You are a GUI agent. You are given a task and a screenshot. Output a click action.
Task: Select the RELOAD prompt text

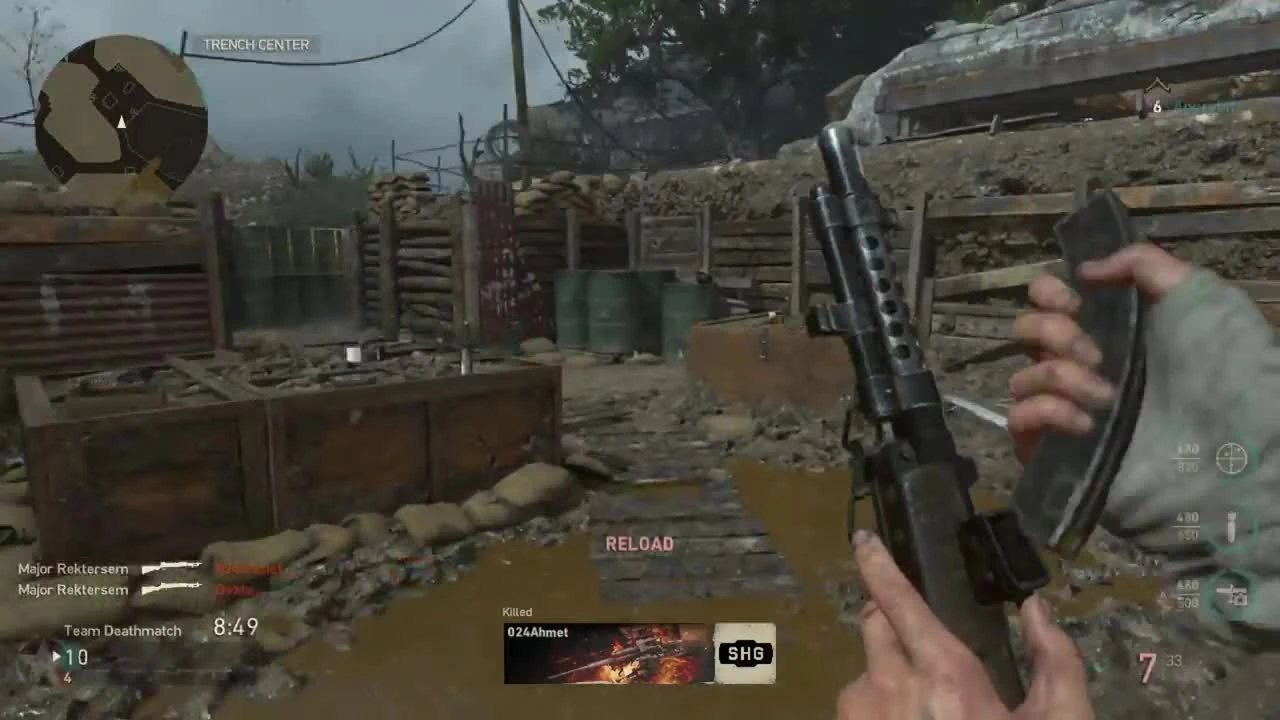click(x=639, y=543)
